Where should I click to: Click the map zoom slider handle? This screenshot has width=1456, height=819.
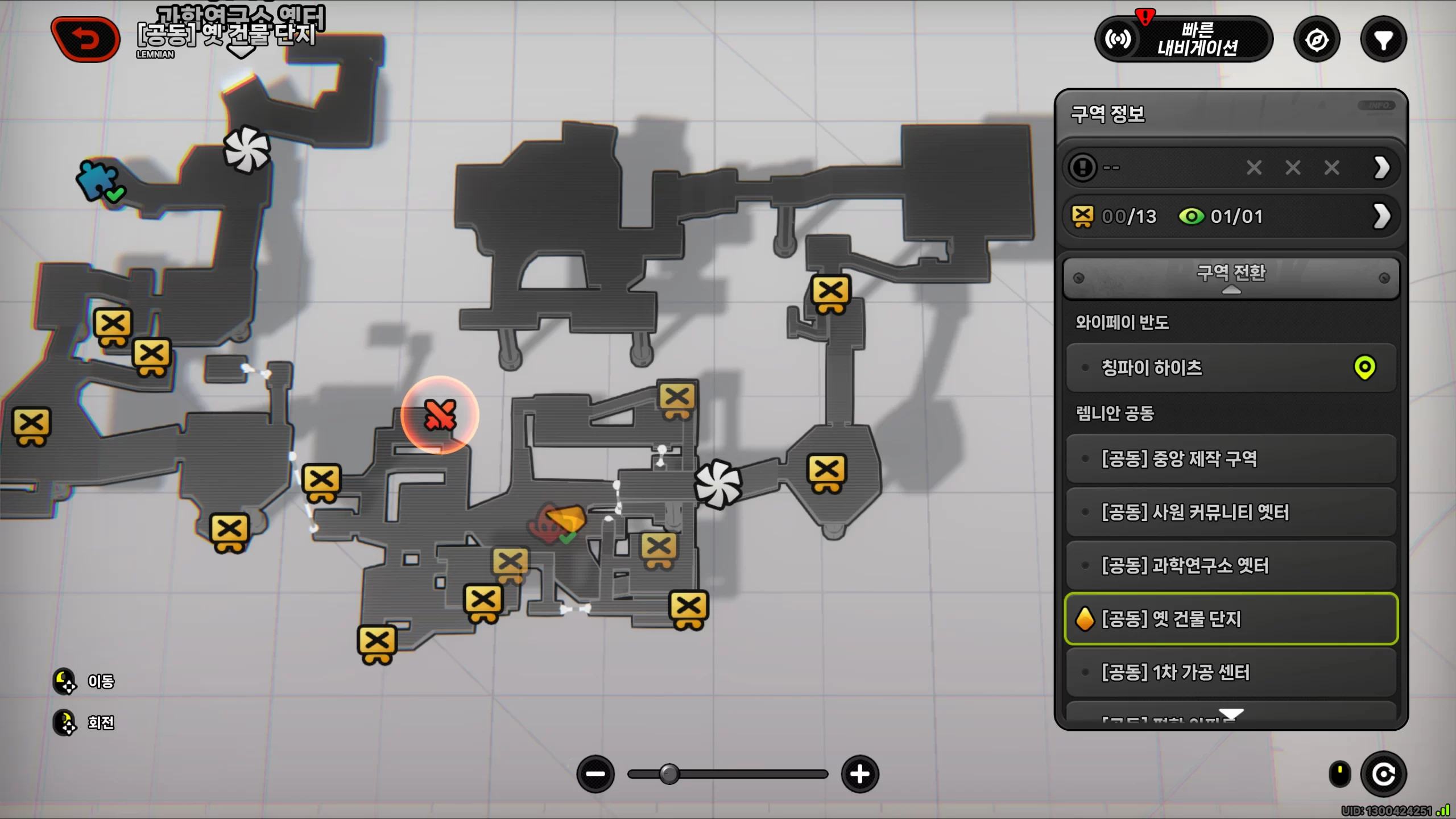[669, 774]
